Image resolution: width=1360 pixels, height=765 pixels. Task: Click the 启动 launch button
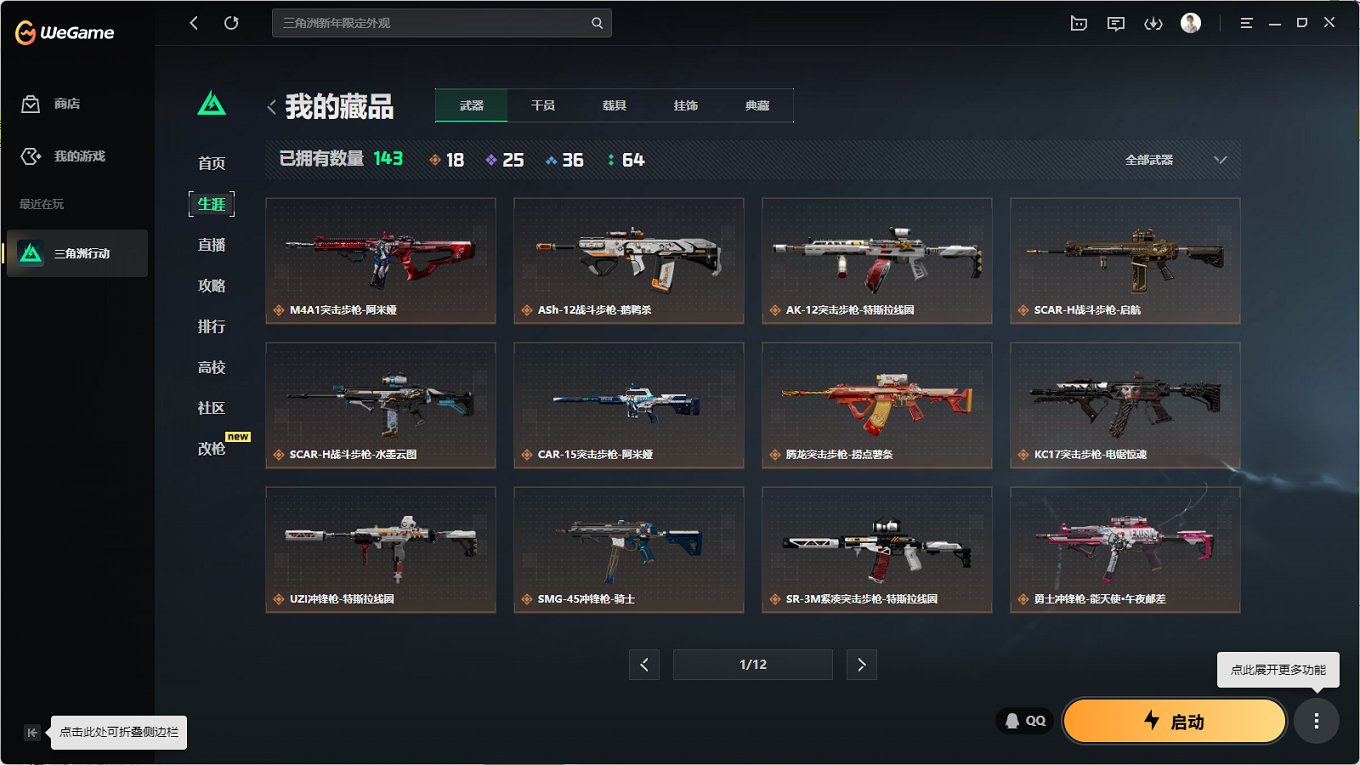pyautogui.click(x=1174, y=720)
